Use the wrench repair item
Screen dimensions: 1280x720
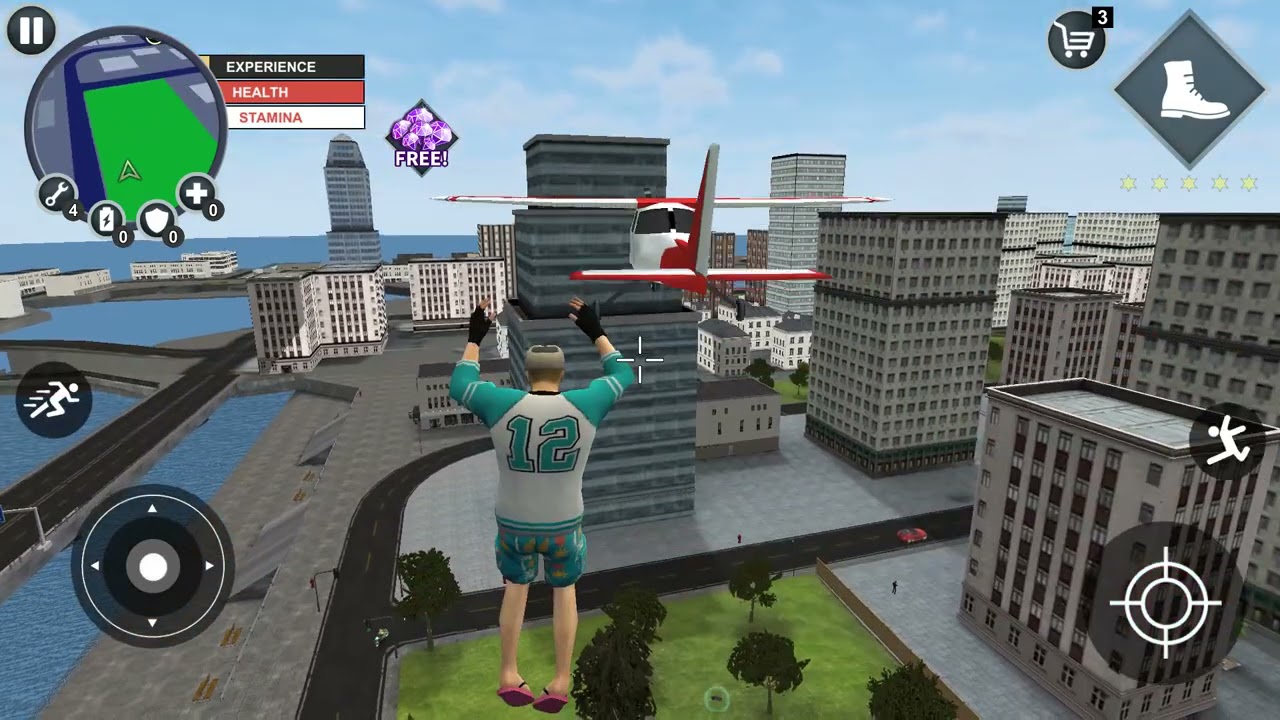57,193
